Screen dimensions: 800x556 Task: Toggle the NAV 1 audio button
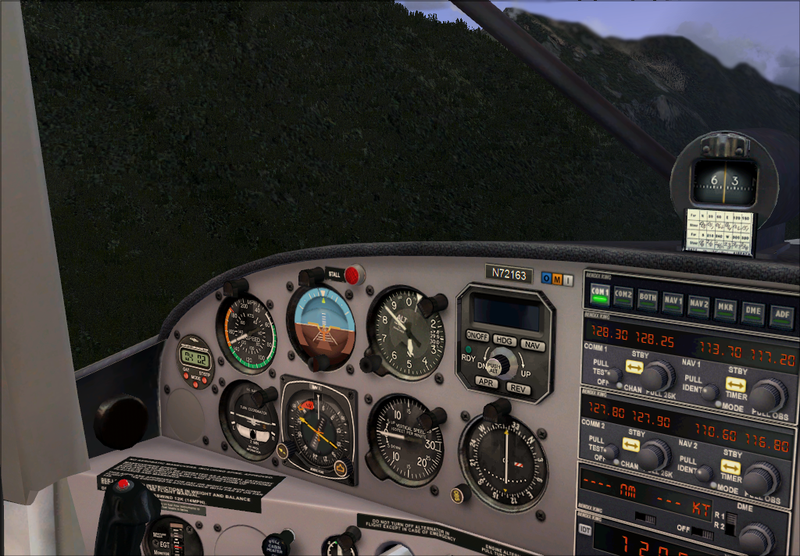pyautogui.click(x=673, y=300)
